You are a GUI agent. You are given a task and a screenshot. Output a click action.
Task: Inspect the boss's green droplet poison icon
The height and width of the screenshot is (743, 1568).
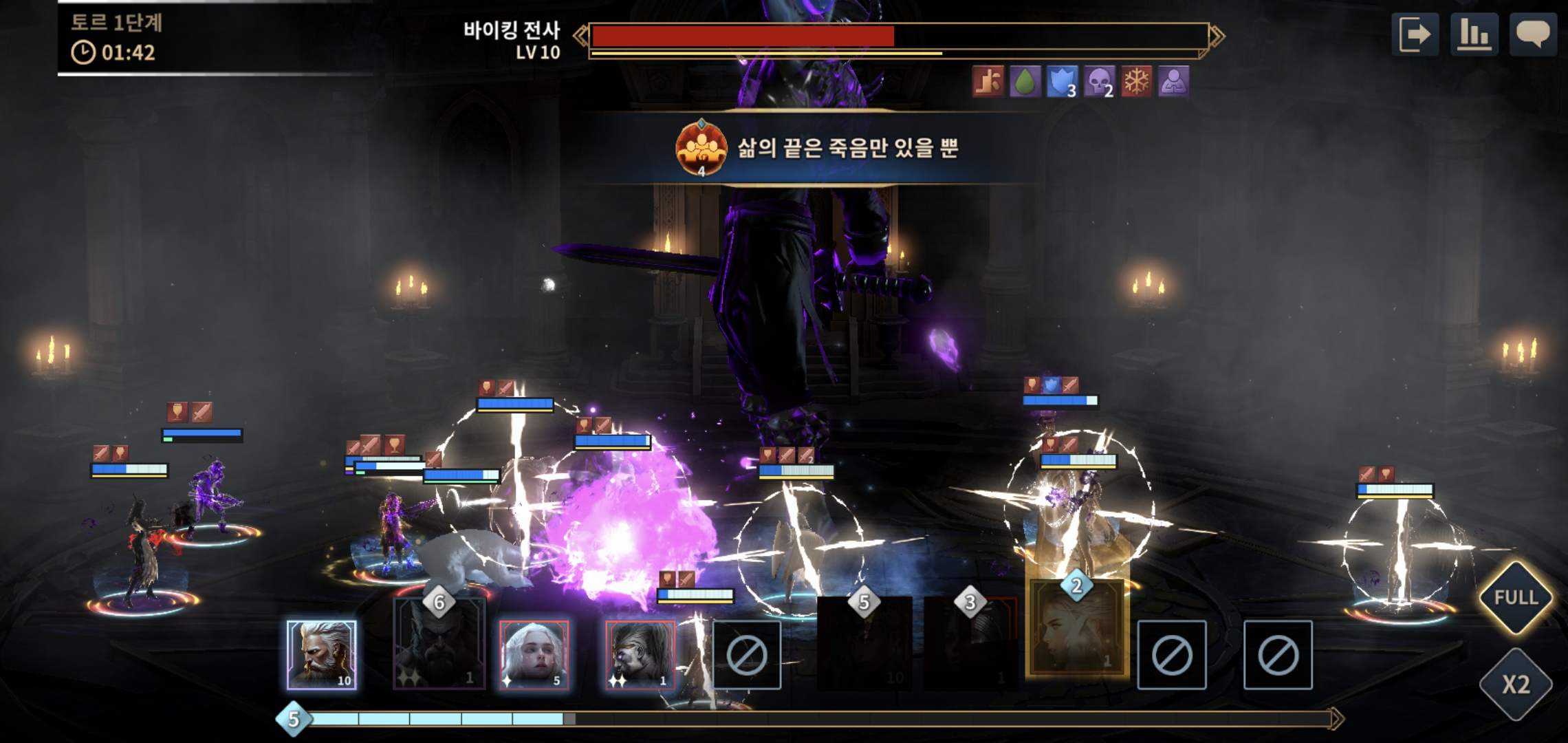[1025, 82]
